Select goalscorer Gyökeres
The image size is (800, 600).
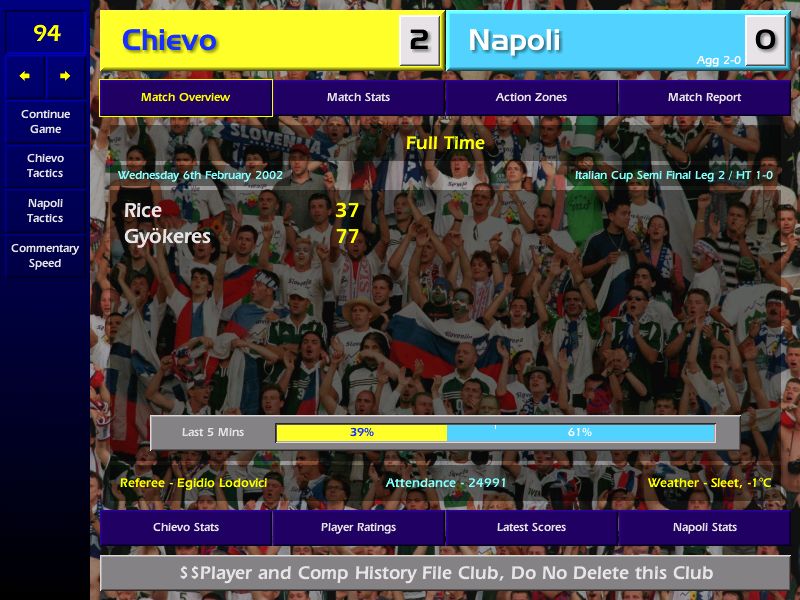167,237
